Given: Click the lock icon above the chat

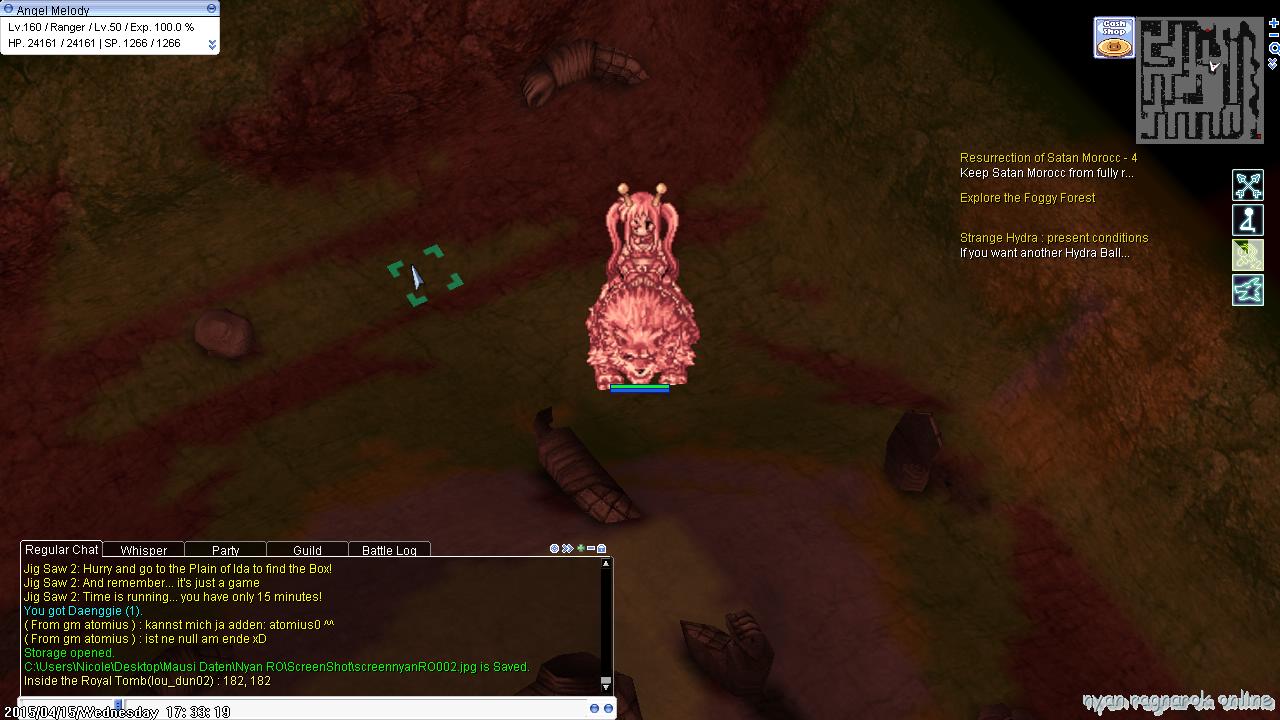Looking at the screenshot, I should point(602,548).
